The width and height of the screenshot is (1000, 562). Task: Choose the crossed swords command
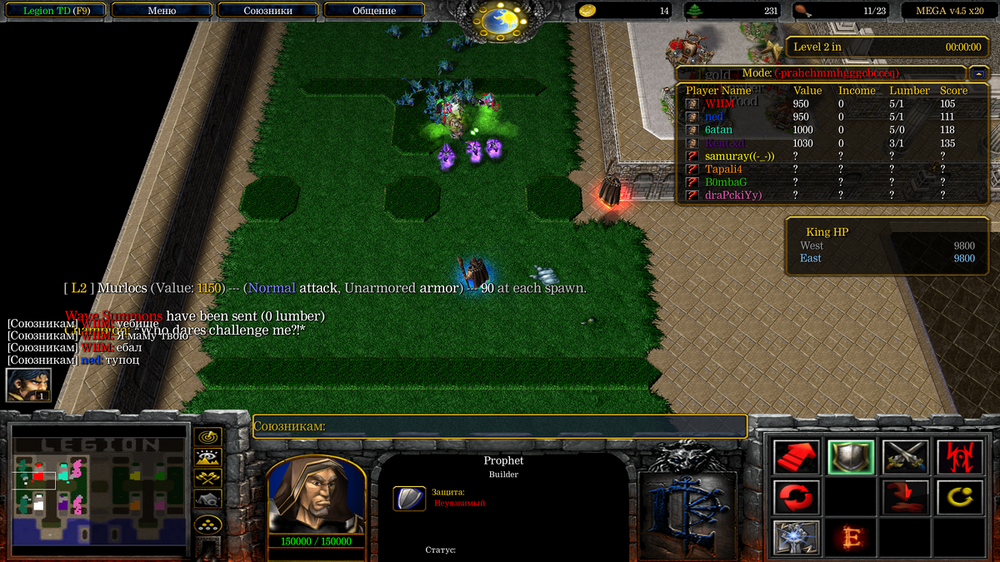click(904, 457)
